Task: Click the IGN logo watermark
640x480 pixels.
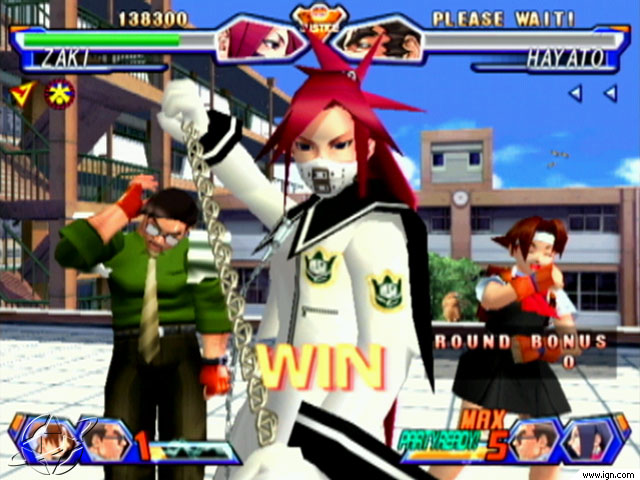Action: pos(42,441)
